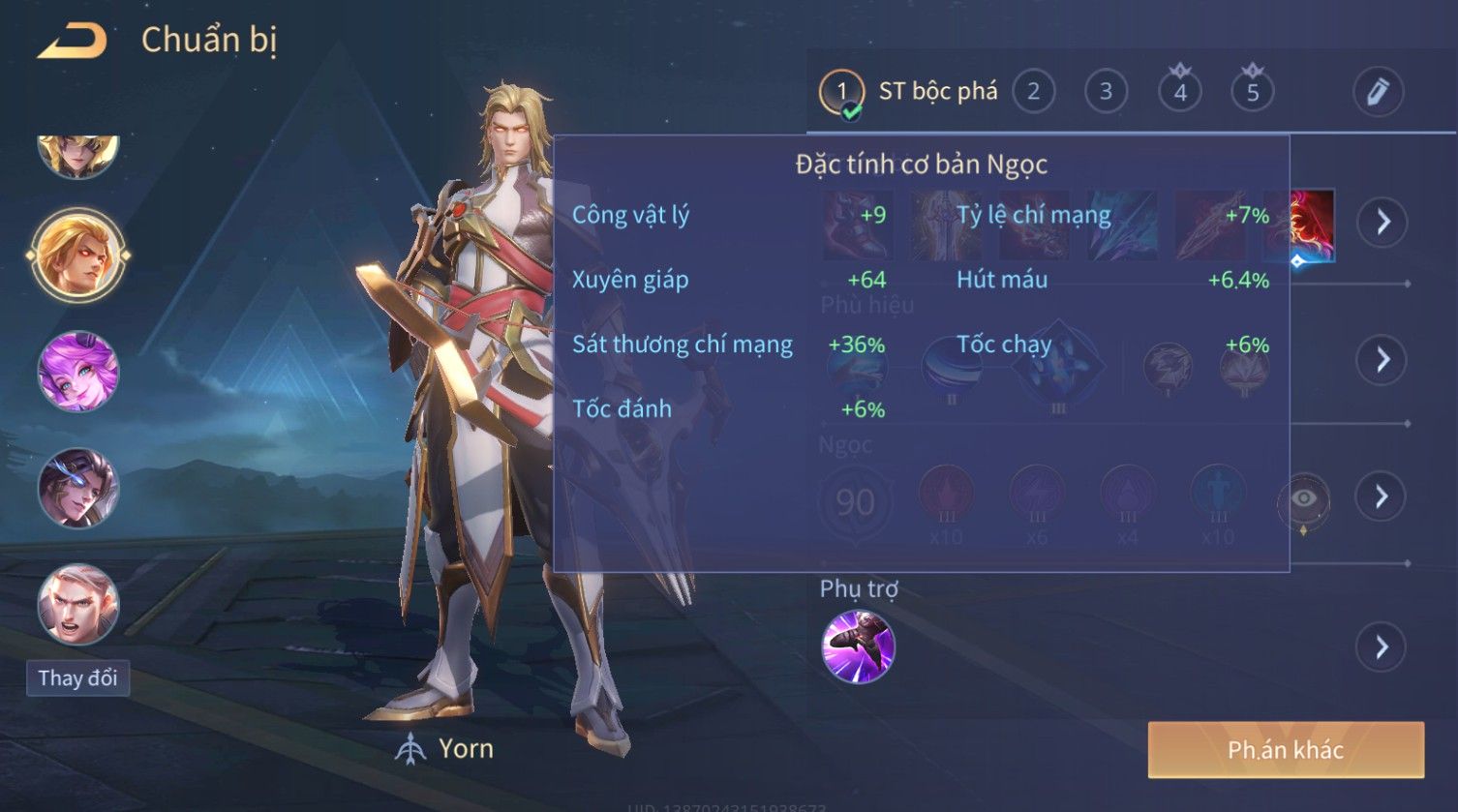The width and height of the screenshot is (1458, 812).
Task: Expand the Phụ trợ row arrow
Action: (1382, 647)
